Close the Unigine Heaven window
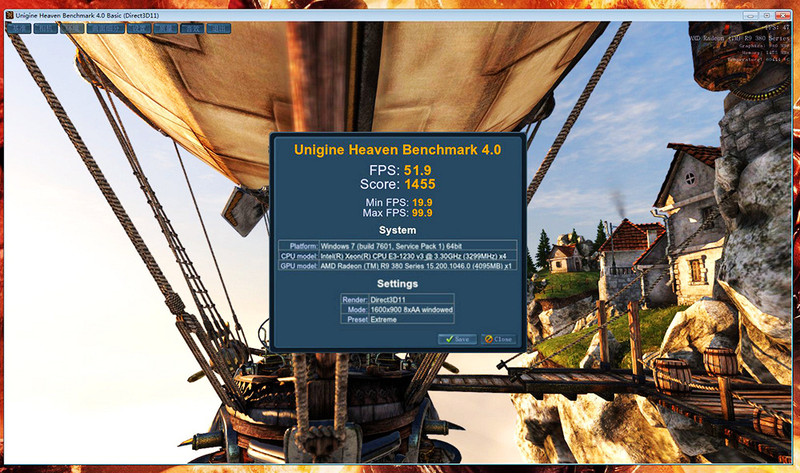The image size is (800, 473). point(781,16)
